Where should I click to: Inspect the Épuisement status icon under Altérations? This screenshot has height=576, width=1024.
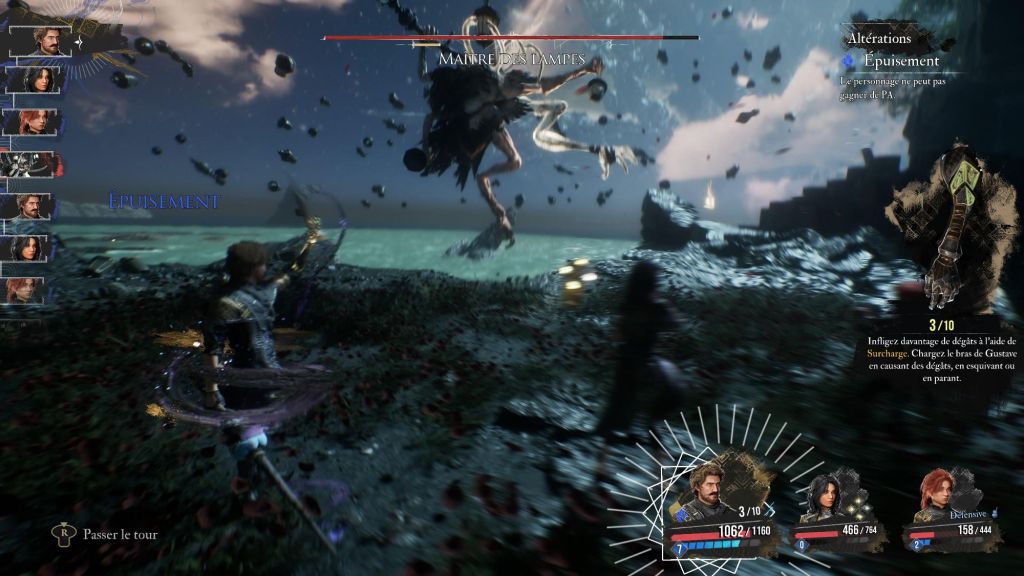[849, 61]
